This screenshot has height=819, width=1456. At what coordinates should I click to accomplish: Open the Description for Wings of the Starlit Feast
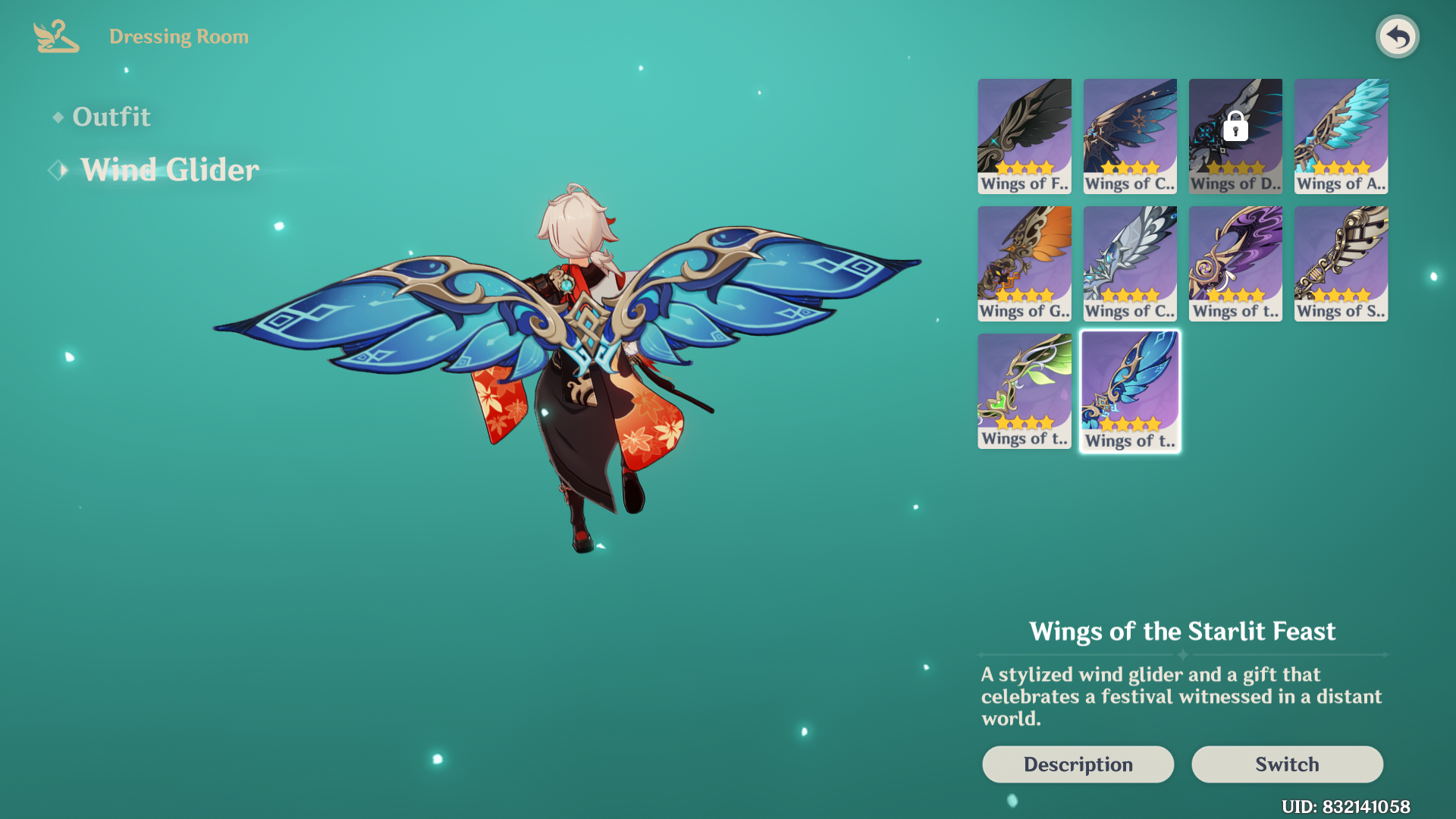coord(1078,764)
